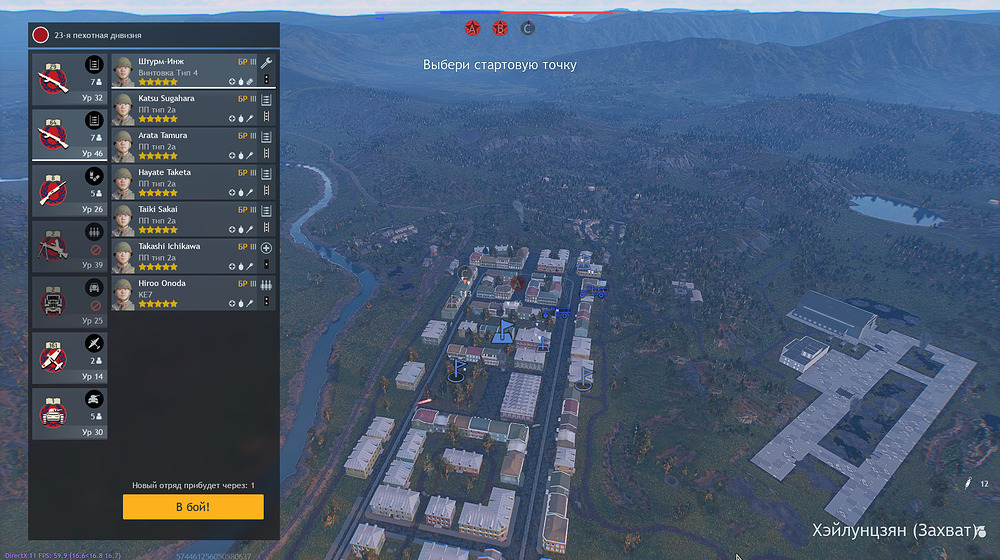The width and height of the screenshot is (1000, 560).
Task: Select the level 32 rifle squad
Action: [70, 79]
